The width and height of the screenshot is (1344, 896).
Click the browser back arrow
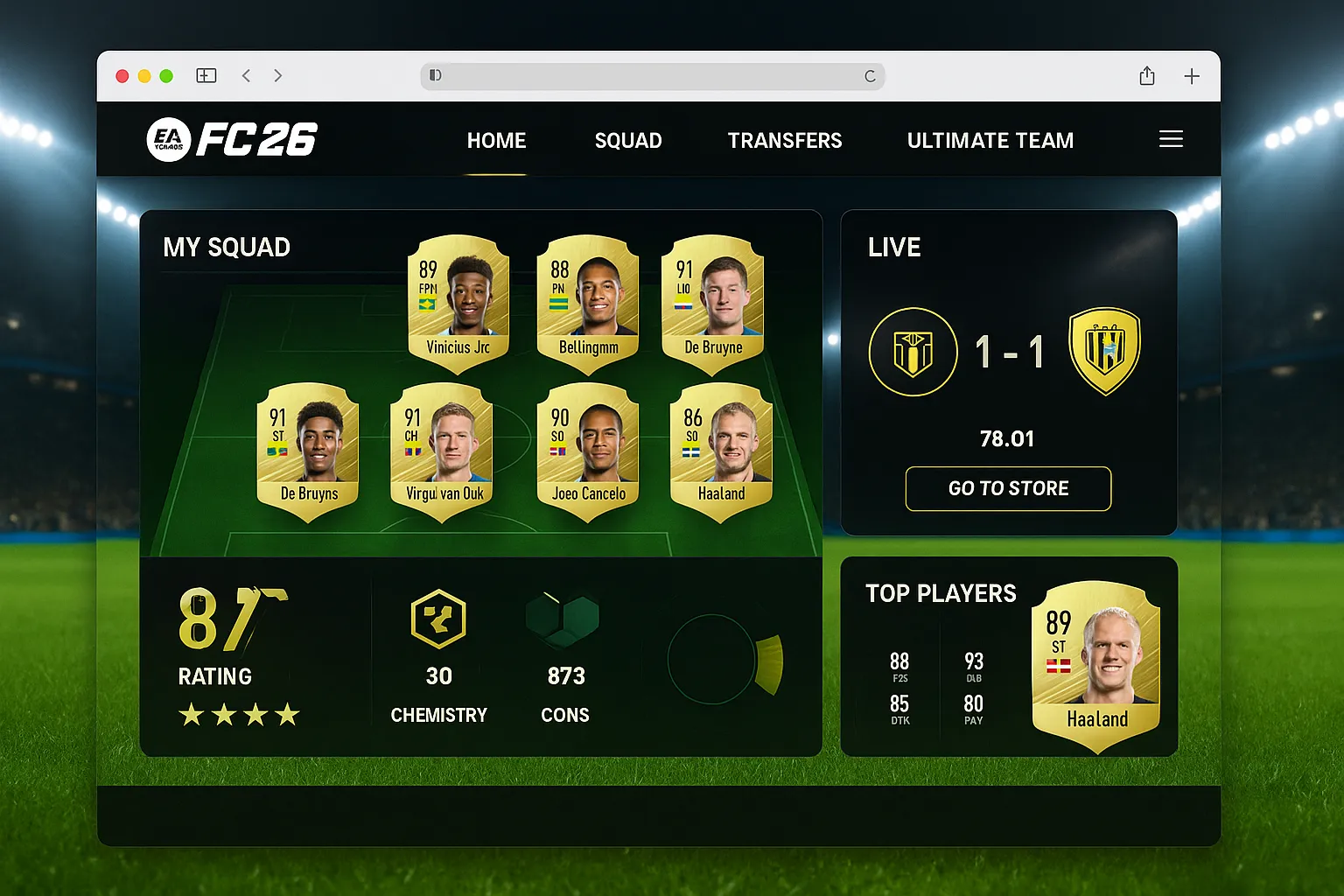246,76
